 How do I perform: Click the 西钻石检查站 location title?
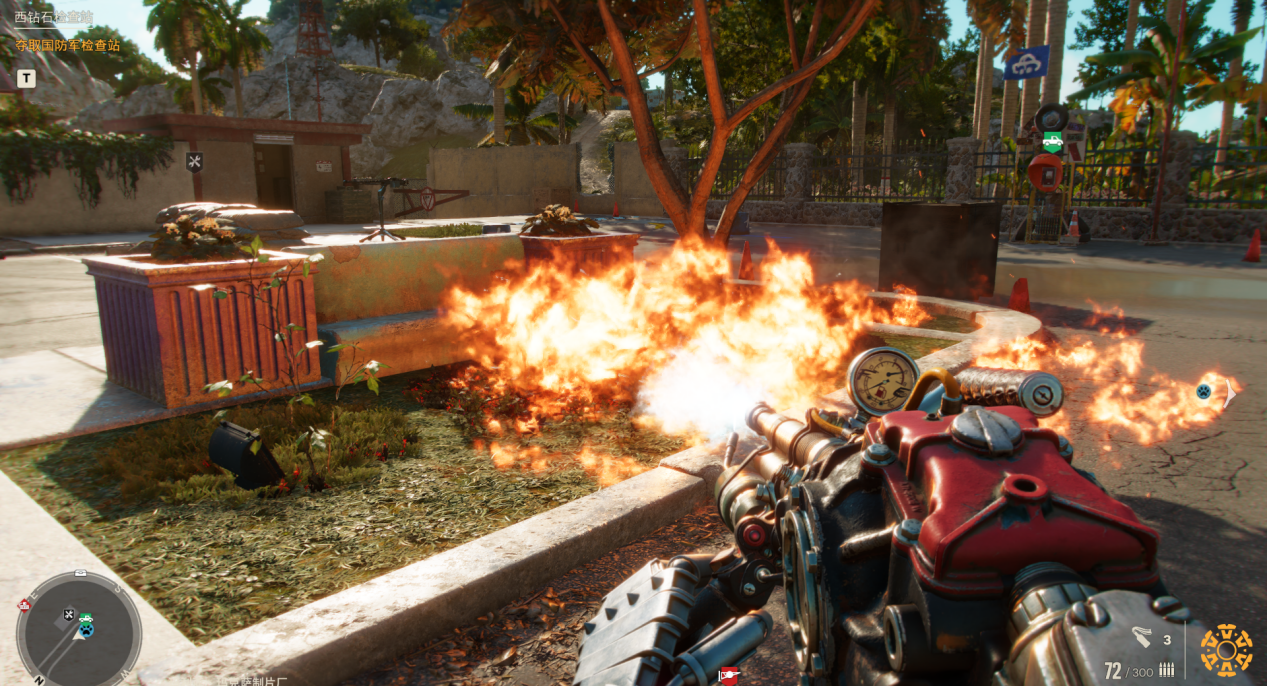[x=53, y=17]
